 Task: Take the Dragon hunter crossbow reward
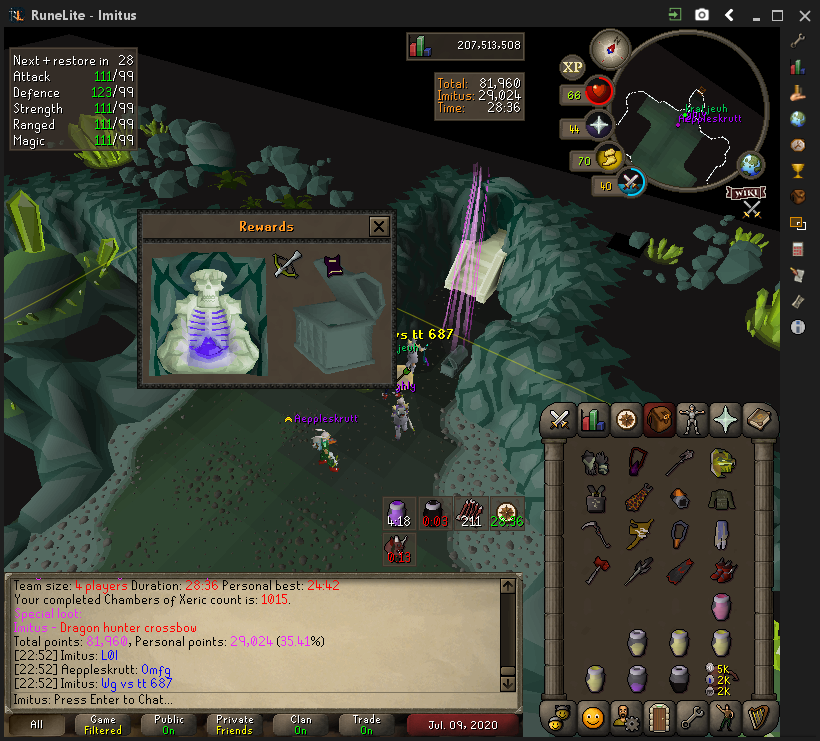pyautogui.click(x=288, y=265)
